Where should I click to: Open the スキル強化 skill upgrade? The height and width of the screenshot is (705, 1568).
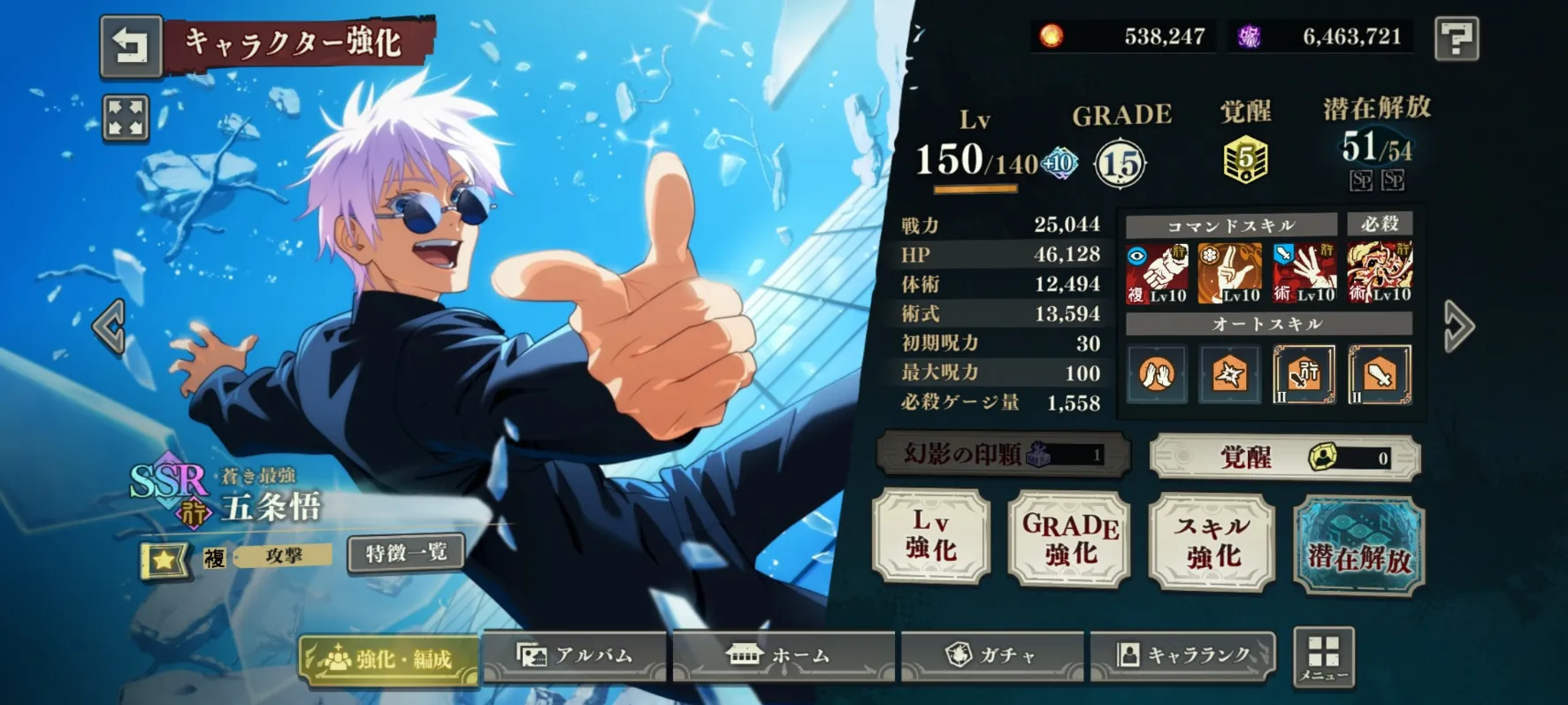click(x=1212, y=541)
